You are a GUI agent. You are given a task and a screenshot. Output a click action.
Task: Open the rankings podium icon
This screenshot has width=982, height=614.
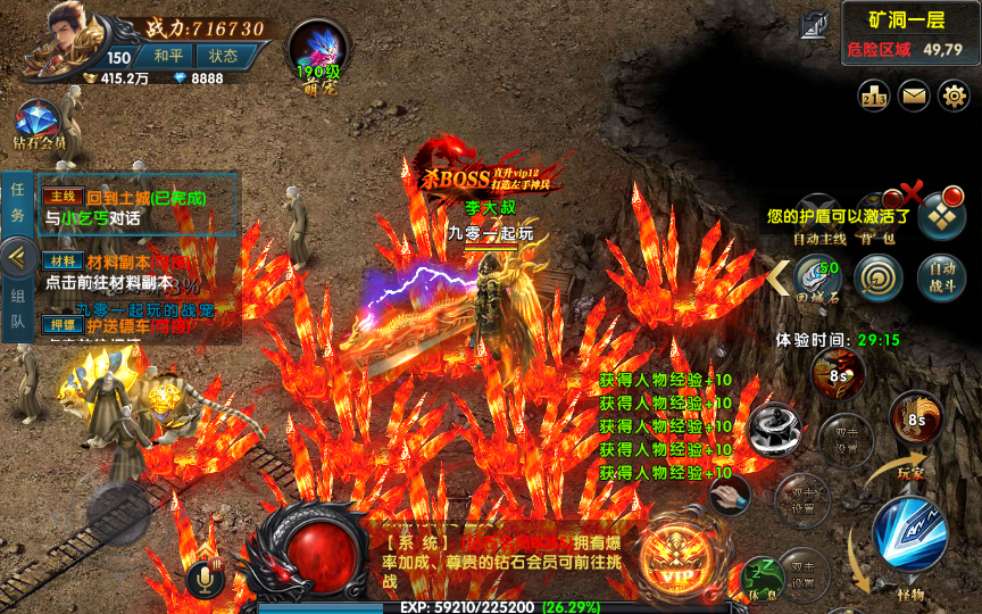874,96
